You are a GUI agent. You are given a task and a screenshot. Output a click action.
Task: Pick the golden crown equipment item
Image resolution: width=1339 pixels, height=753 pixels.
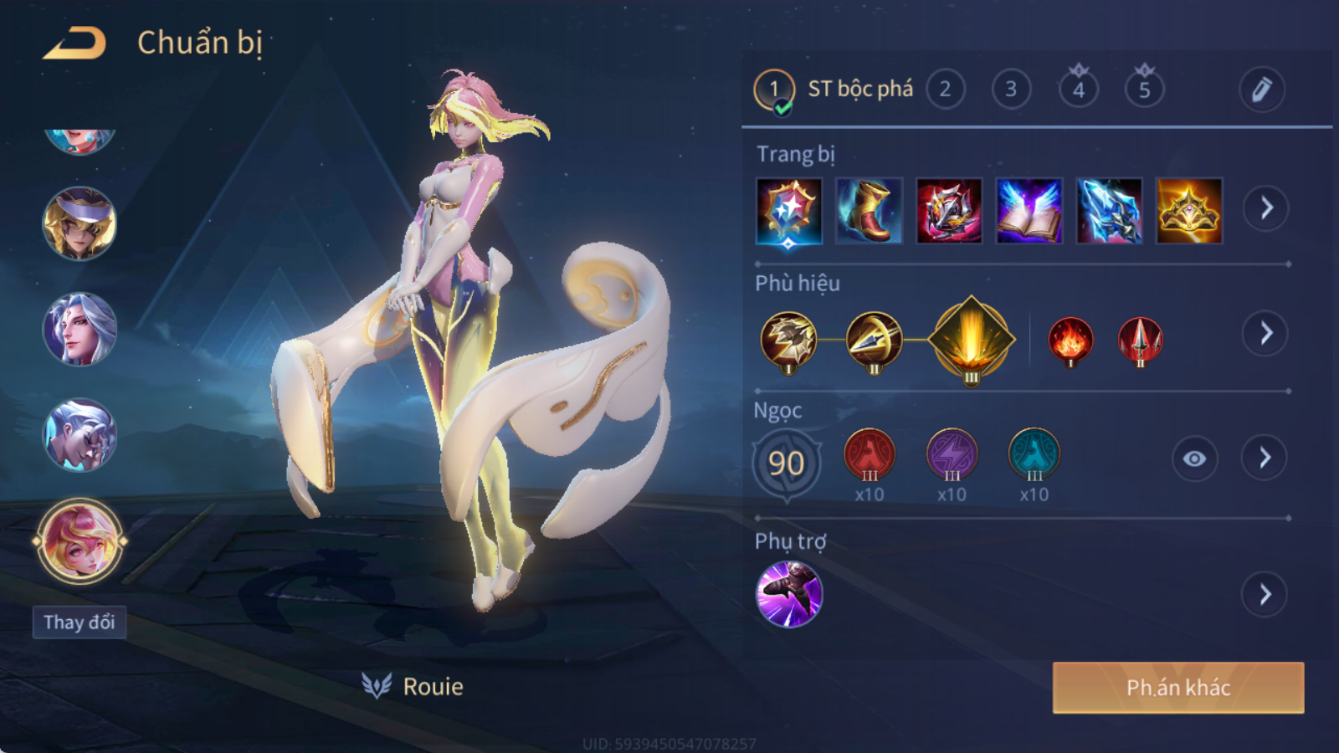pos(1189,211)
